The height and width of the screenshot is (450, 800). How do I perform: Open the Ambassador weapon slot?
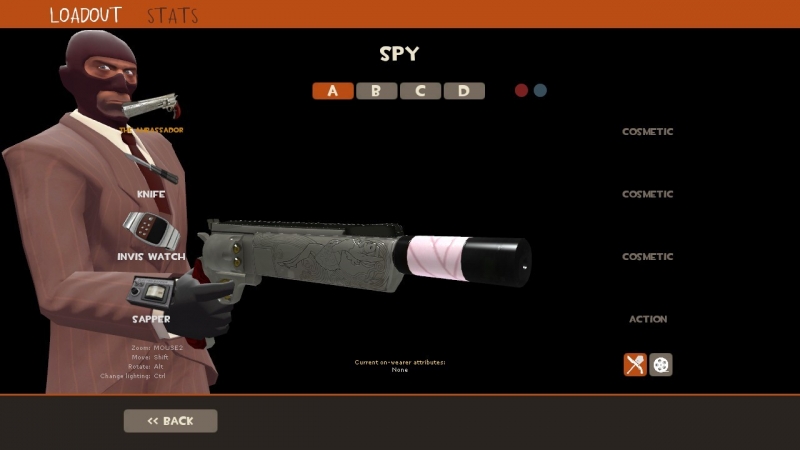click(152, 130)
